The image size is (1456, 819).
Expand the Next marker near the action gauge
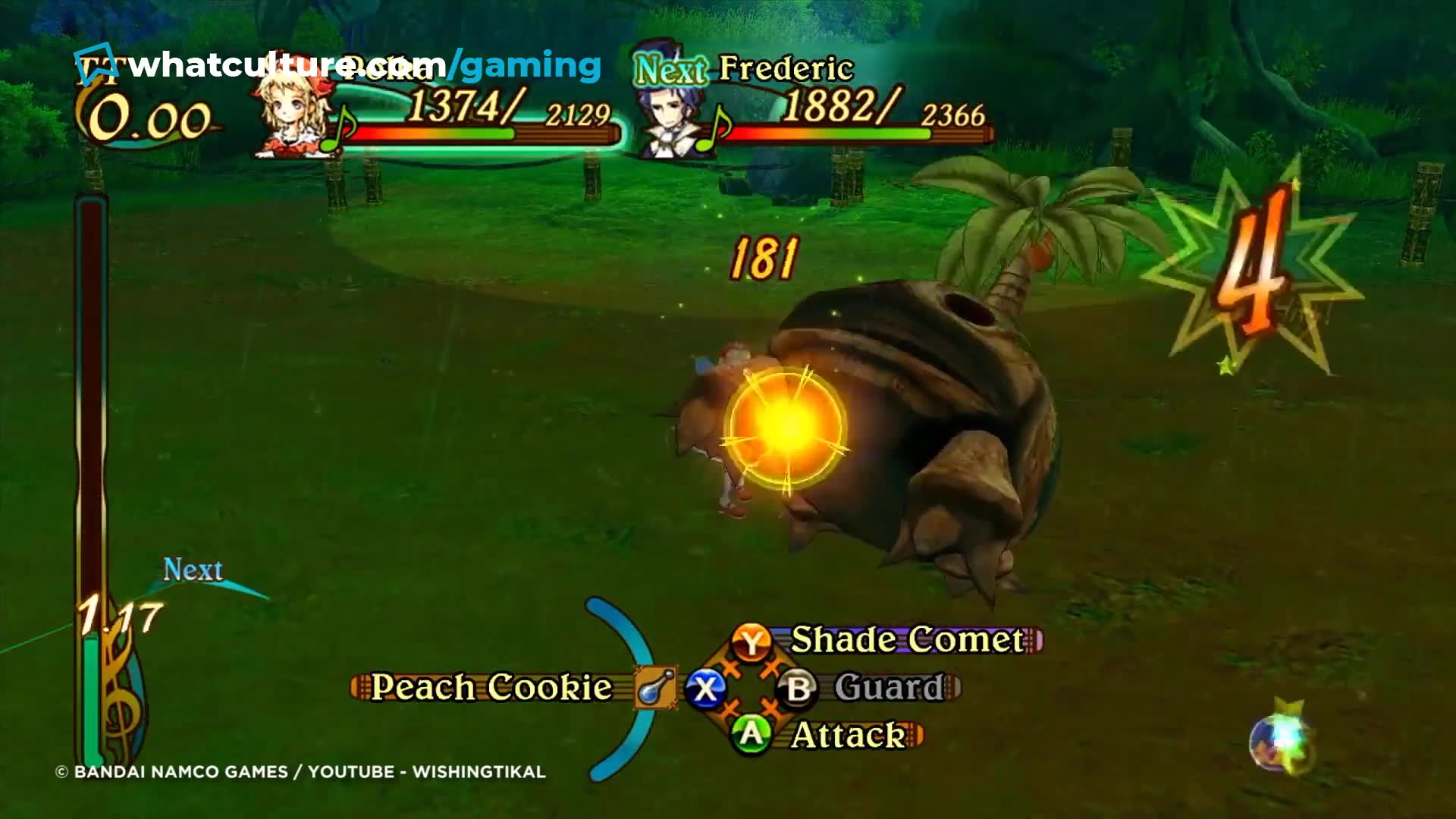[x=192, y=569]
